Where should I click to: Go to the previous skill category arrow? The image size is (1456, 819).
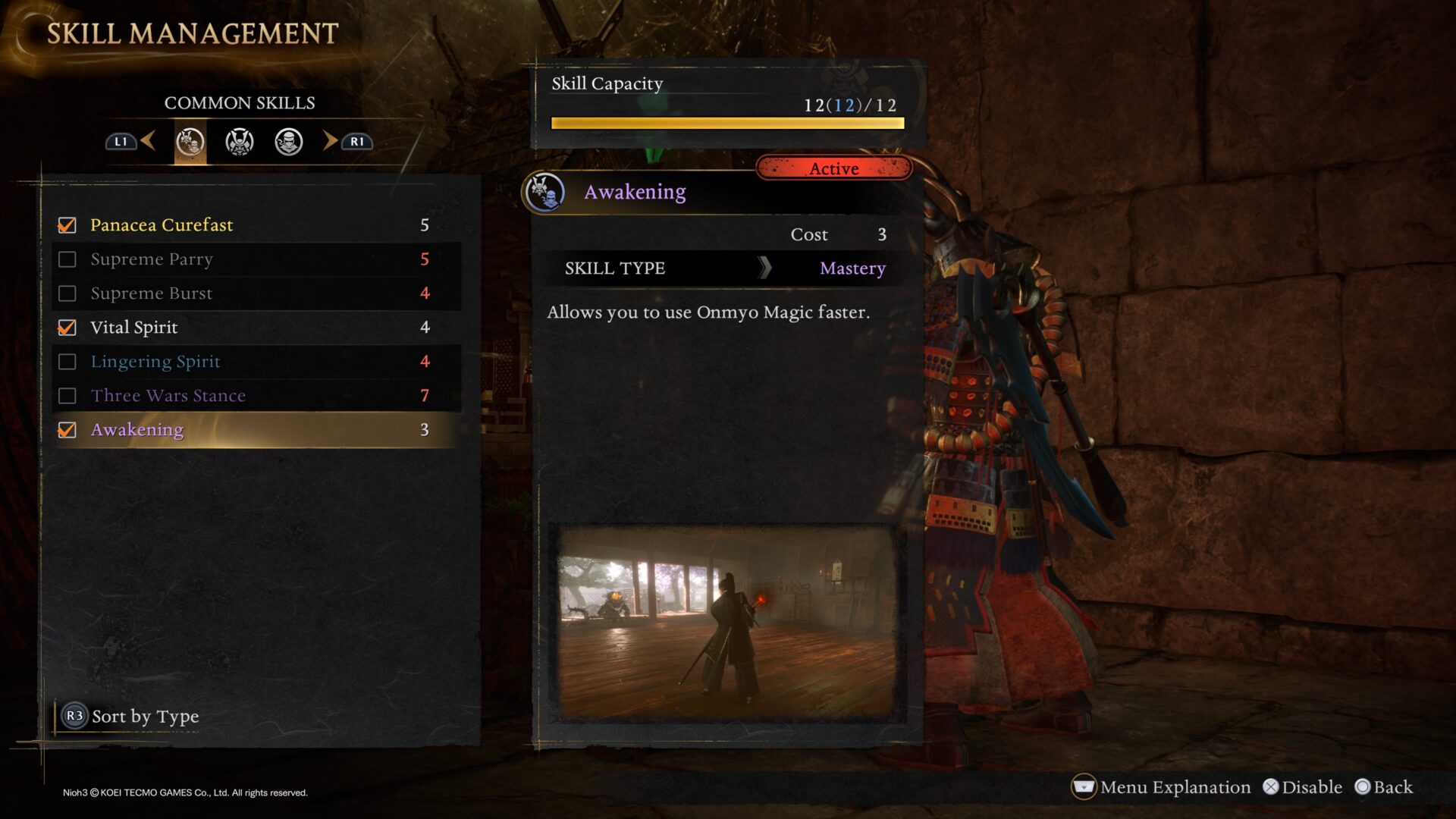[x=149, y=140]
